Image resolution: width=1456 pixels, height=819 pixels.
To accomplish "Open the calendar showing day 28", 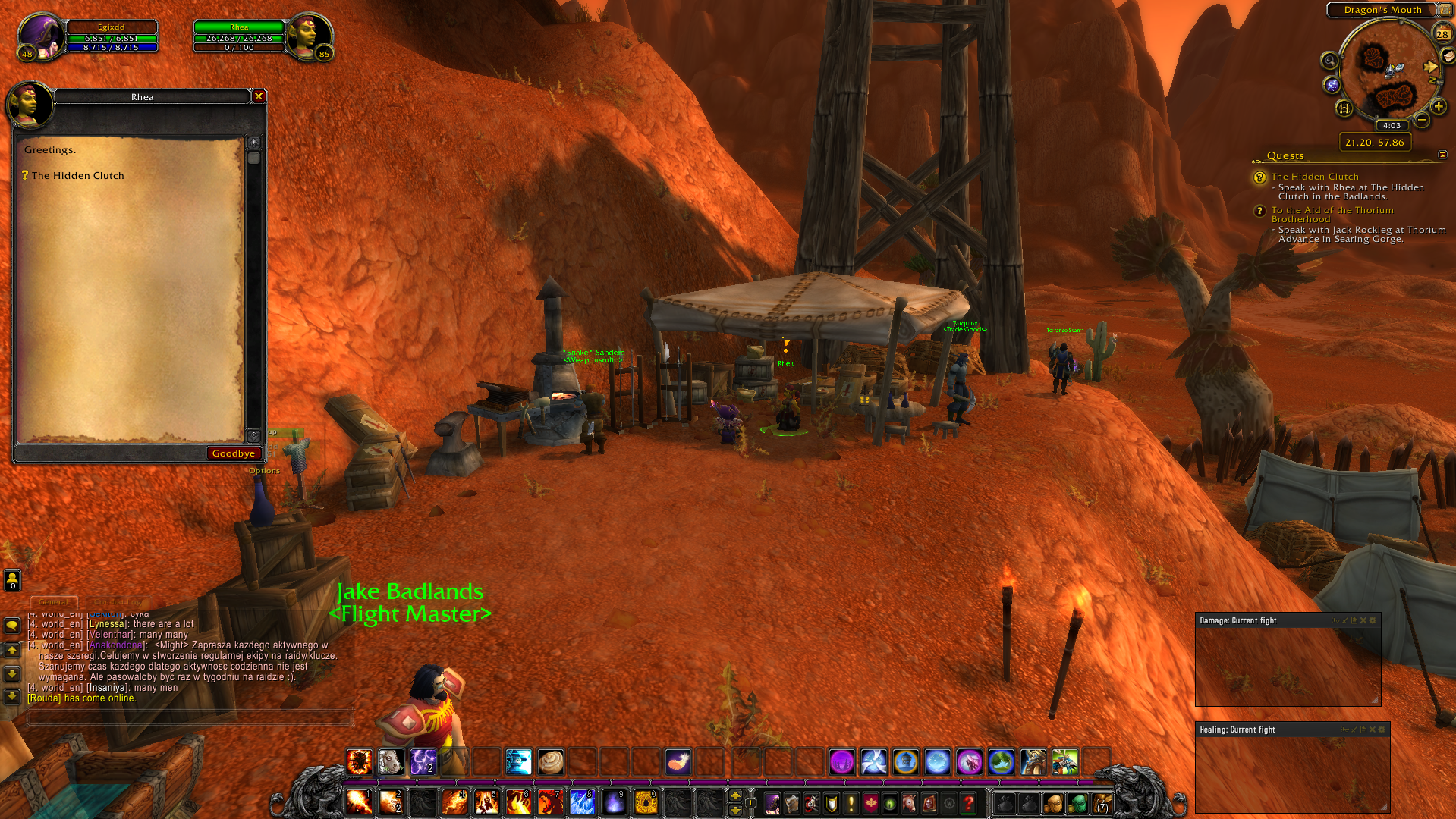I will [x=1442, y=33].
